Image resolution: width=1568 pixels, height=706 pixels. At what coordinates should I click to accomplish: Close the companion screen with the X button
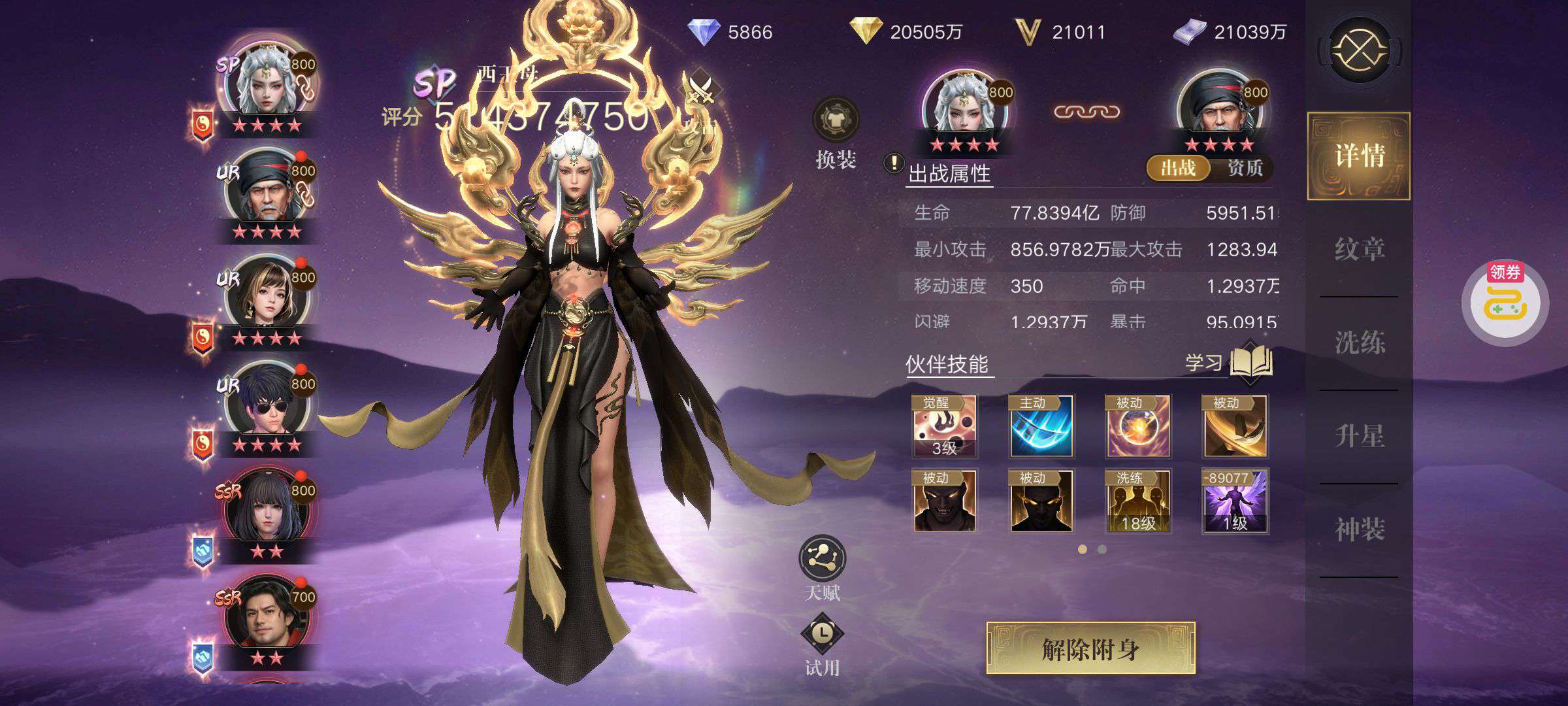(1360, 50)
